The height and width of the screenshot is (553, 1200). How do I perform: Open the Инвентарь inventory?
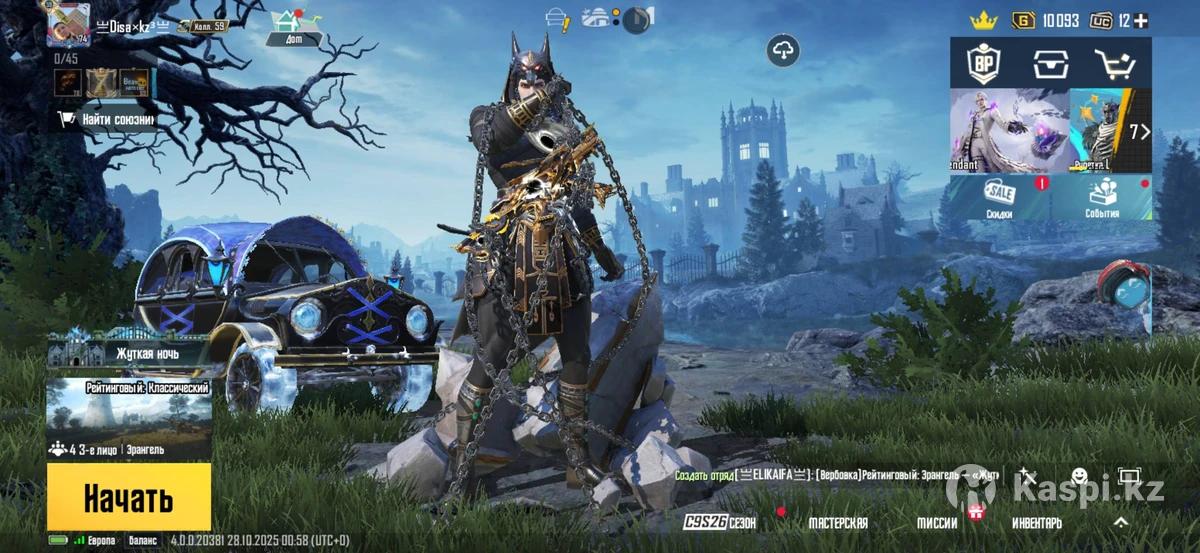click(x=1036, y=523)
